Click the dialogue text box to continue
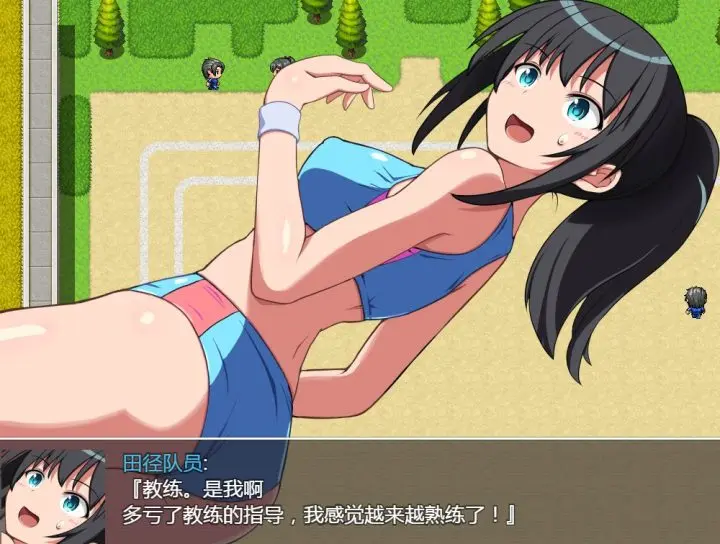Viewport: 720px width, 544px height. [x=400, y=492]
